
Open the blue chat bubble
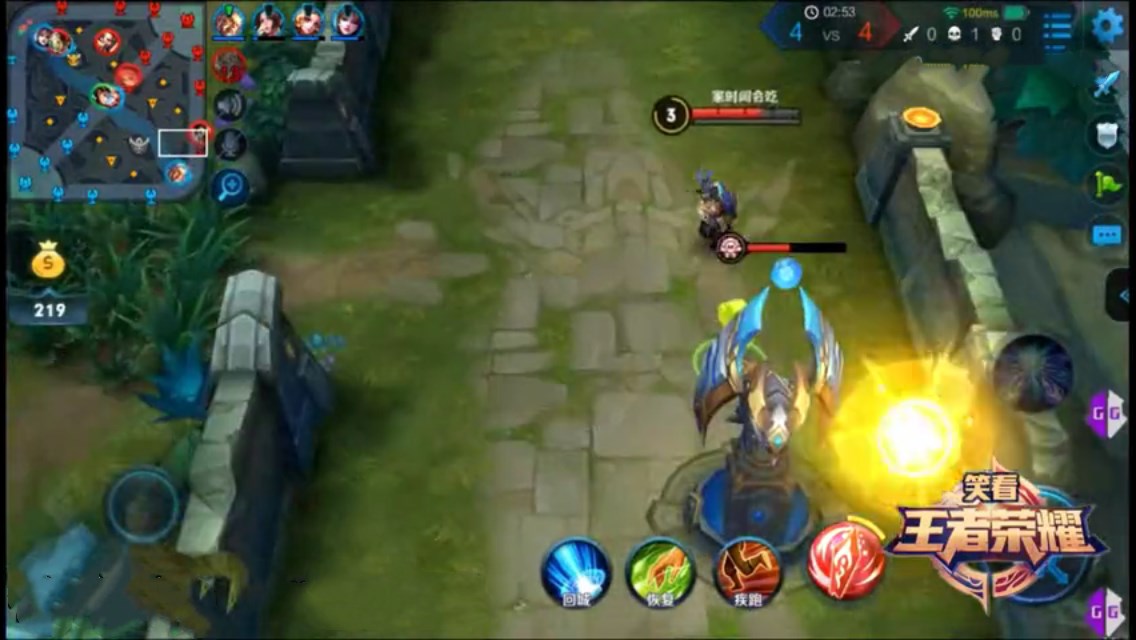pos(1105,235)
